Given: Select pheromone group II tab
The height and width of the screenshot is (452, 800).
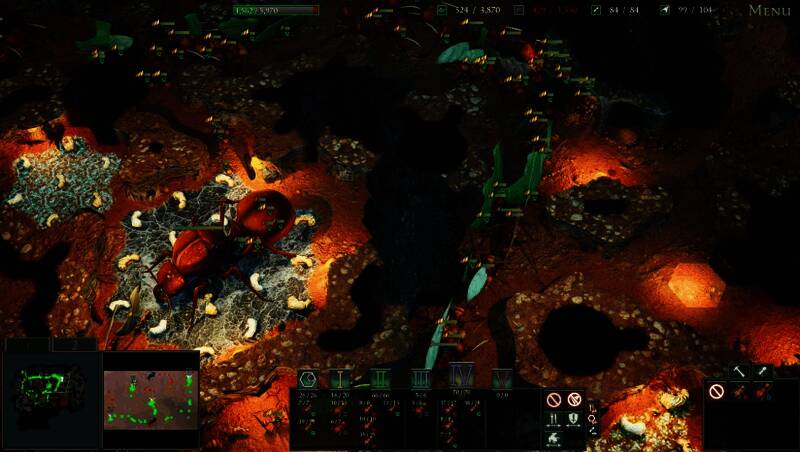Looking at the screenshot, I should pos(380,378).
